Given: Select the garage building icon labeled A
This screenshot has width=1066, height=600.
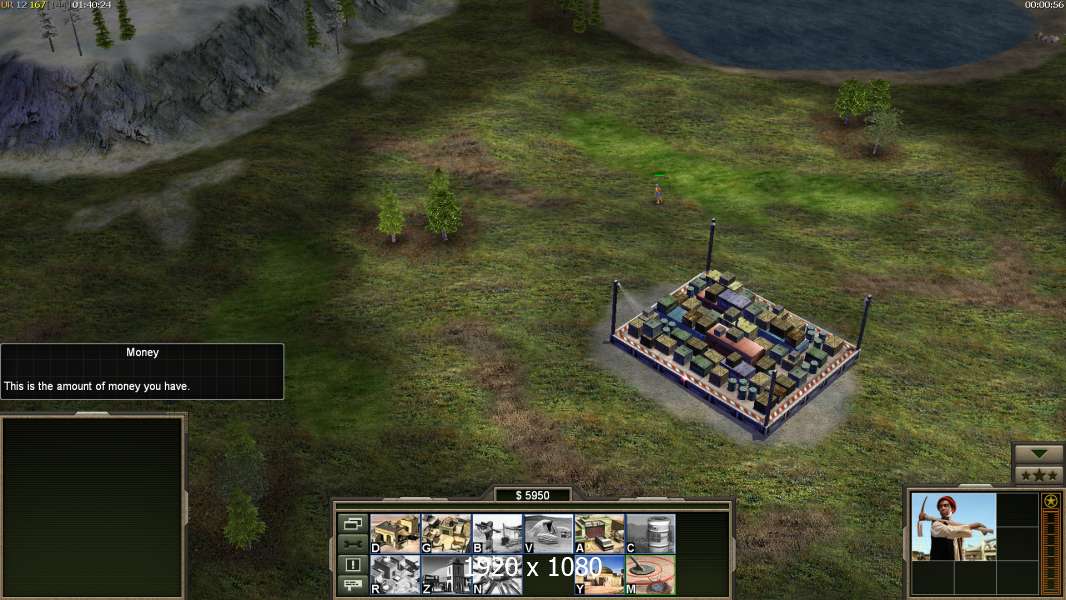Looking at the screenshot, I should [599, 533].
